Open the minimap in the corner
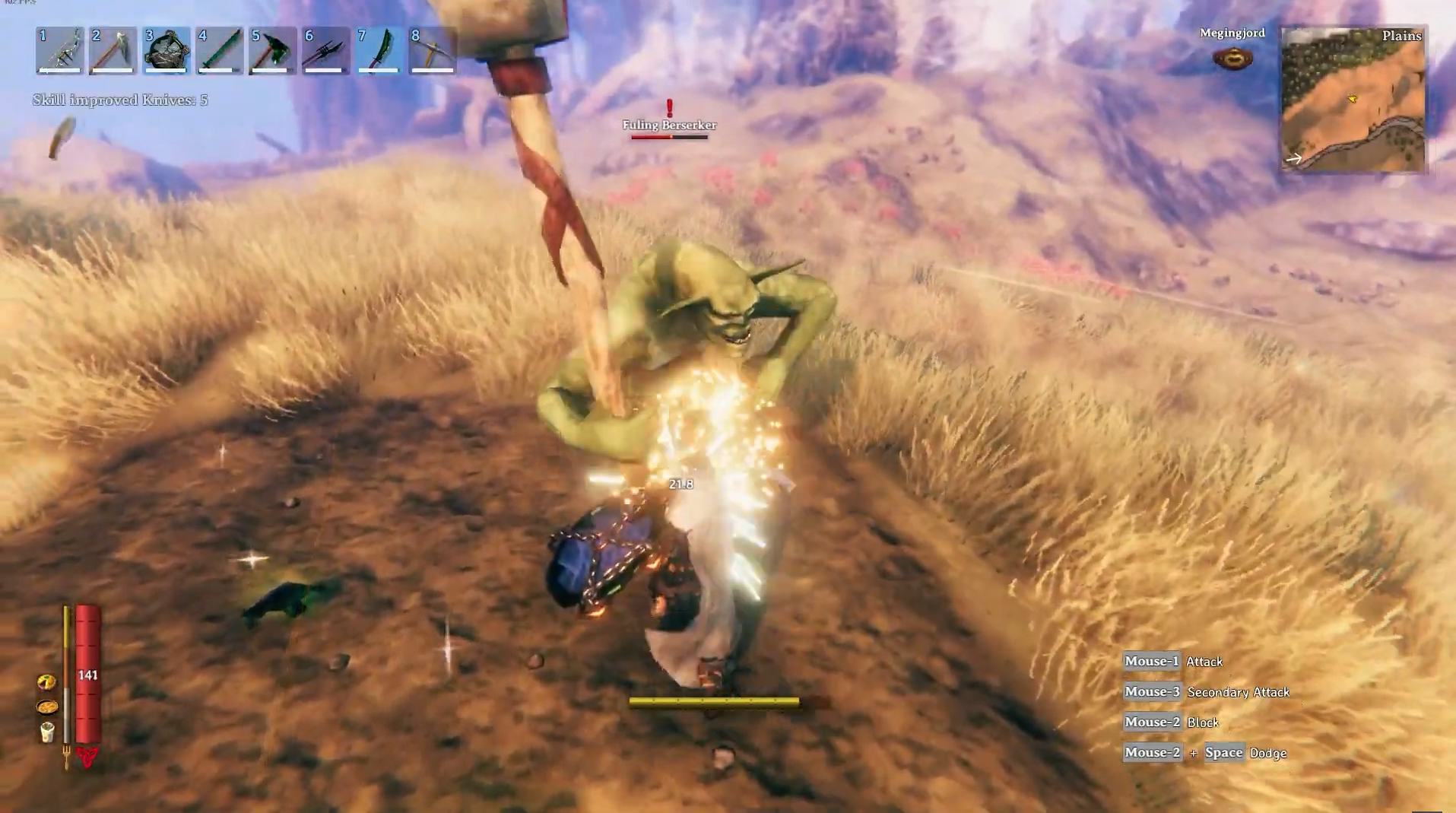 (x=1353, y=100)
